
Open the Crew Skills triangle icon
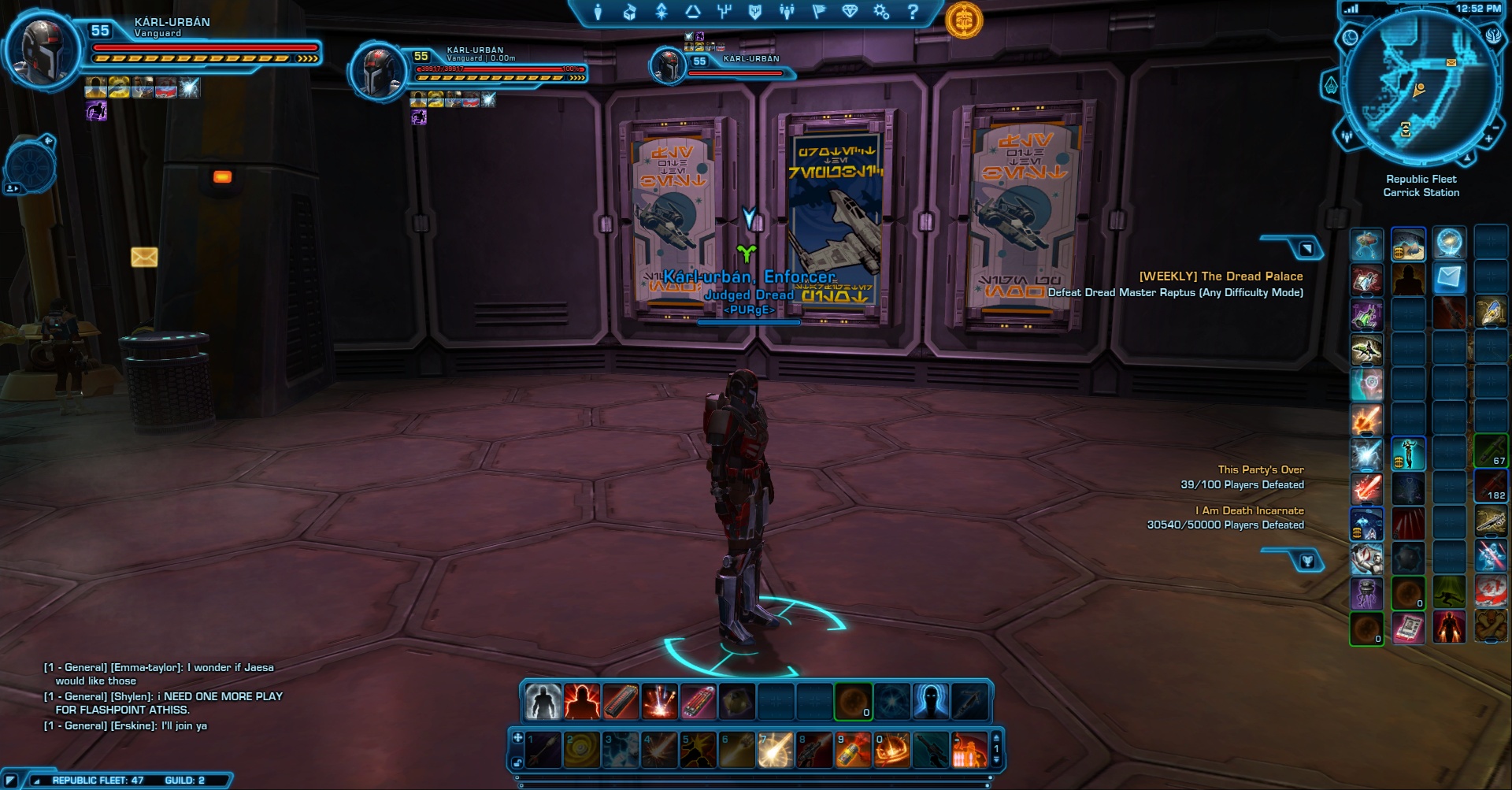pyautogui.click(x=693, y=10)
